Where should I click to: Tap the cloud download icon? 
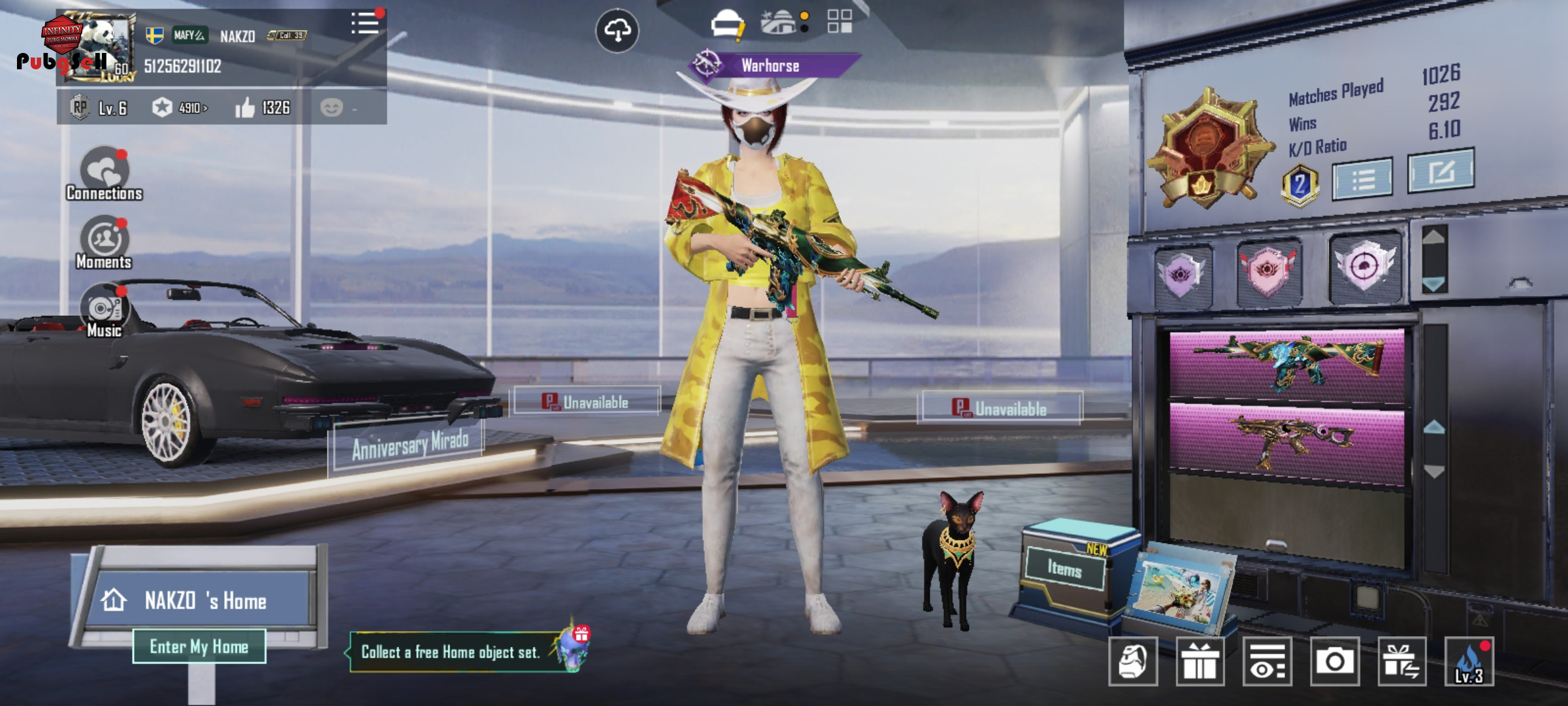617,30
